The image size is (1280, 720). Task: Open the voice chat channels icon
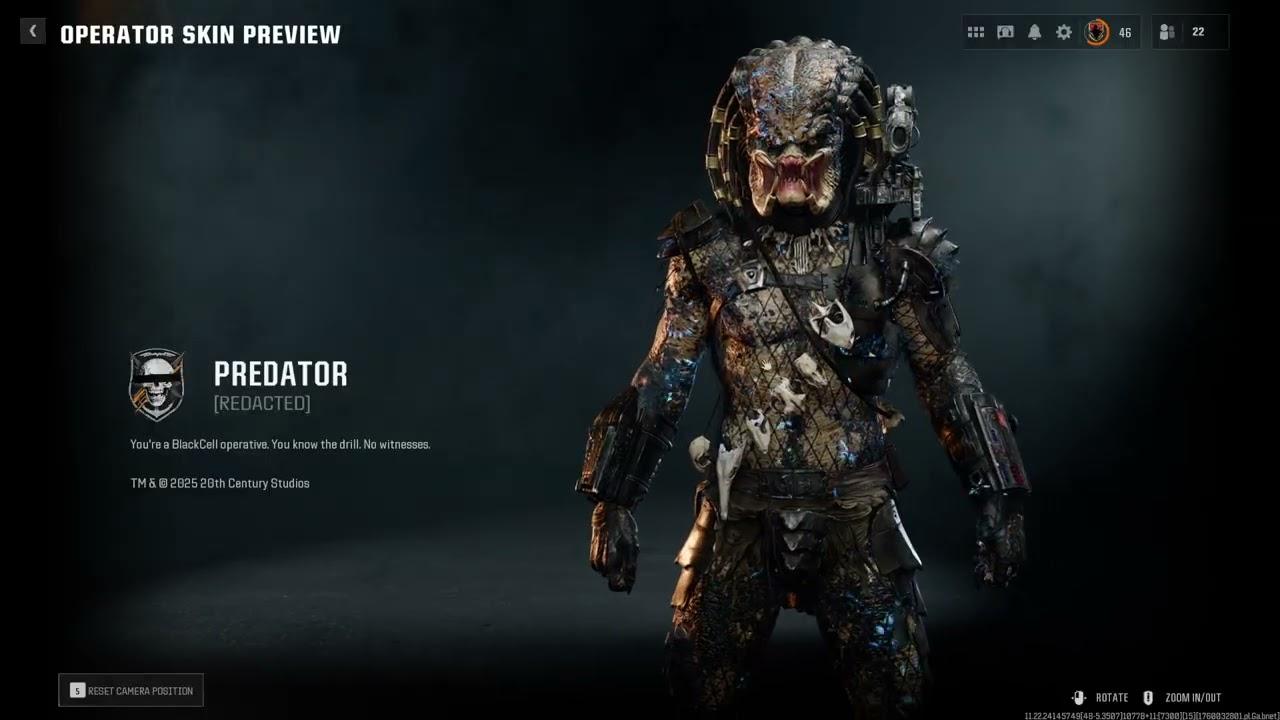click(x=1005, y=32)
